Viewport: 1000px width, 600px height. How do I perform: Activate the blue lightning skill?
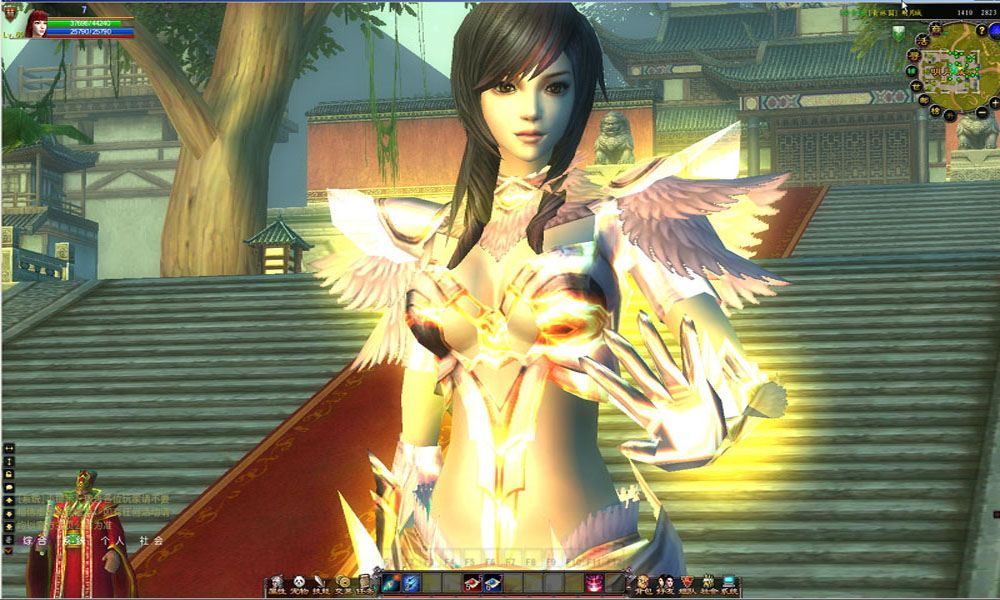click(x=411, y=584)
